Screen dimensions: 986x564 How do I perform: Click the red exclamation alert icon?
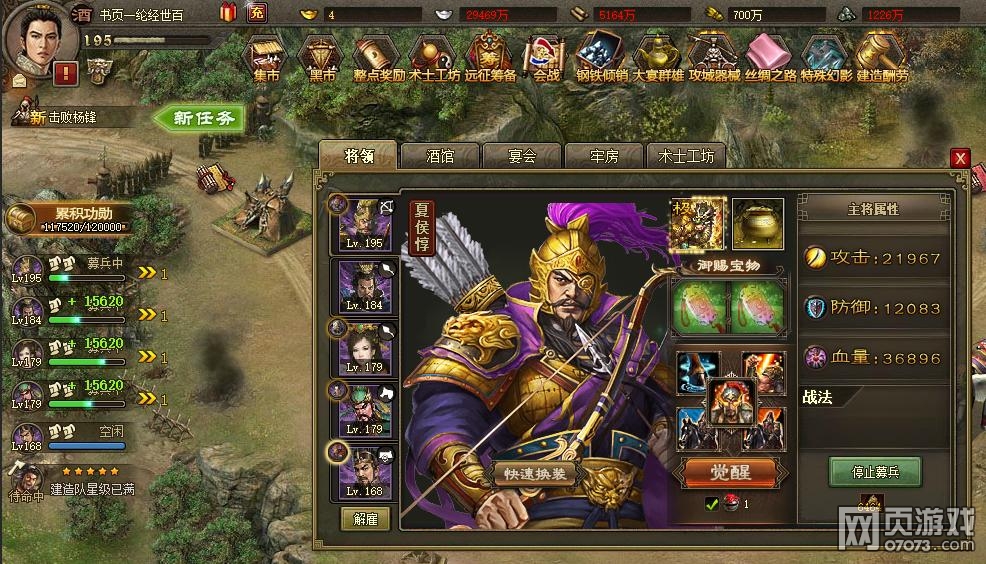coord(66,72)
